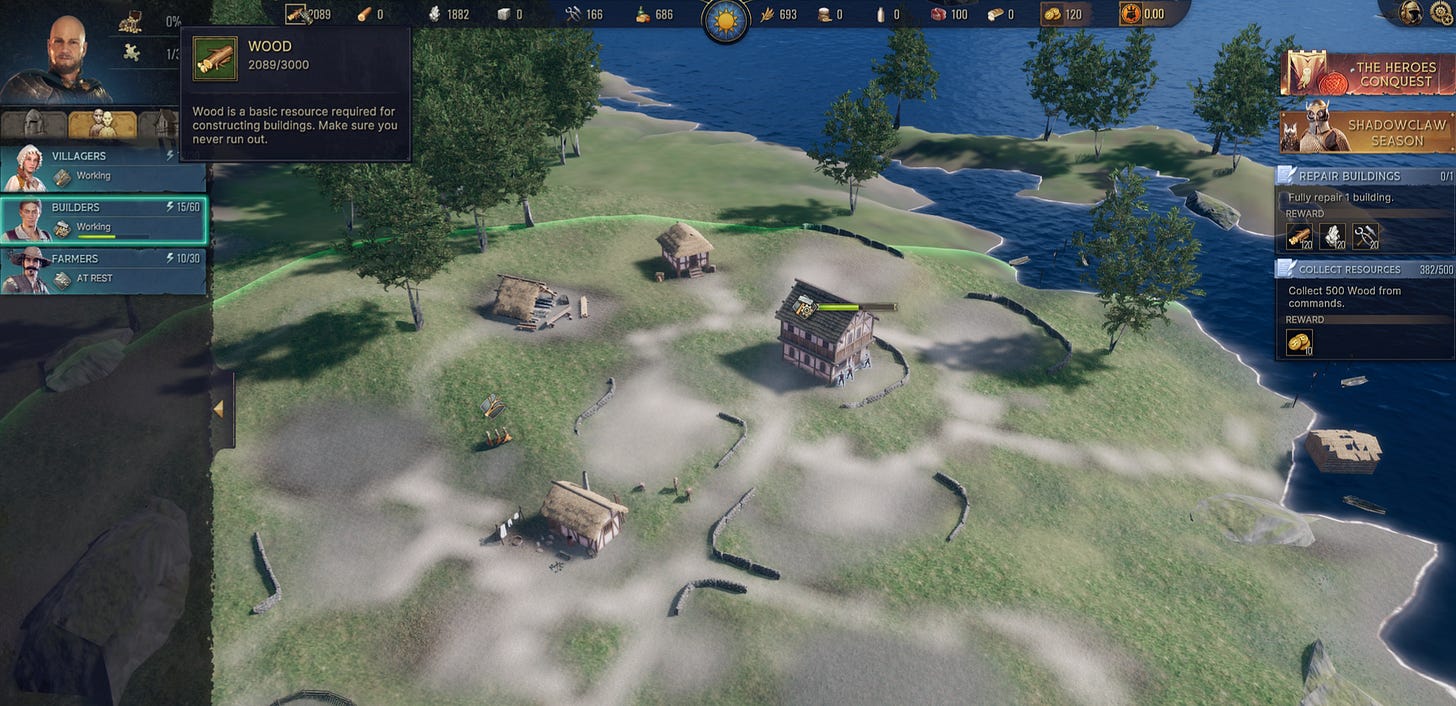This screenshot has height=706, width=1456.
Task: Select the Villagers work group
Action: pos(103,166)
